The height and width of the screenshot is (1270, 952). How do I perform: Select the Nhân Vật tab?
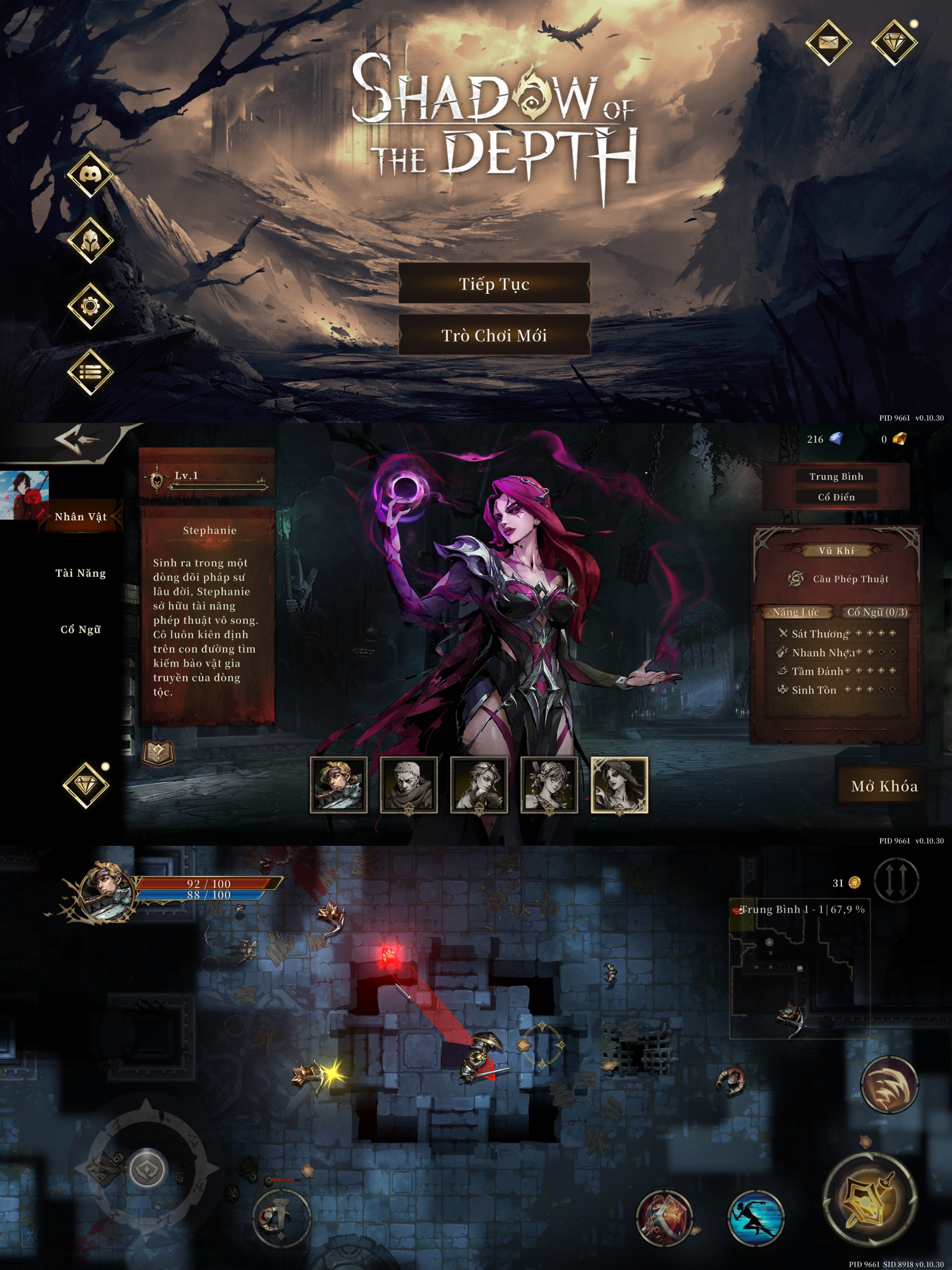80,517
